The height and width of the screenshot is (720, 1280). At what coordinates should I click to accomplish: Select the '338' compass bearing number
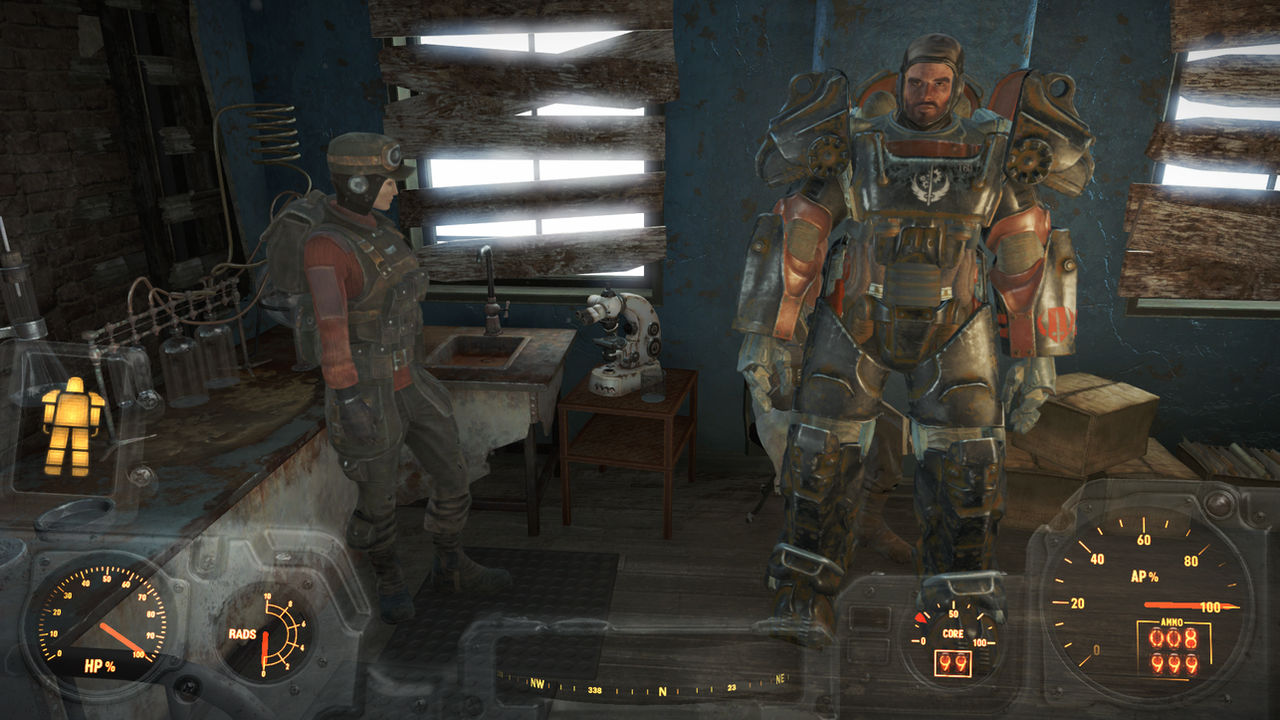[x=595, y=690]
